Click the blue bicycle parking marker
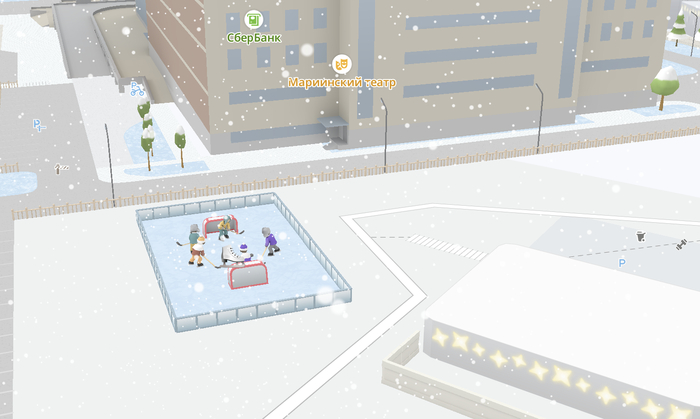Viewport: 700px width, 419px height. click(137, 89)
